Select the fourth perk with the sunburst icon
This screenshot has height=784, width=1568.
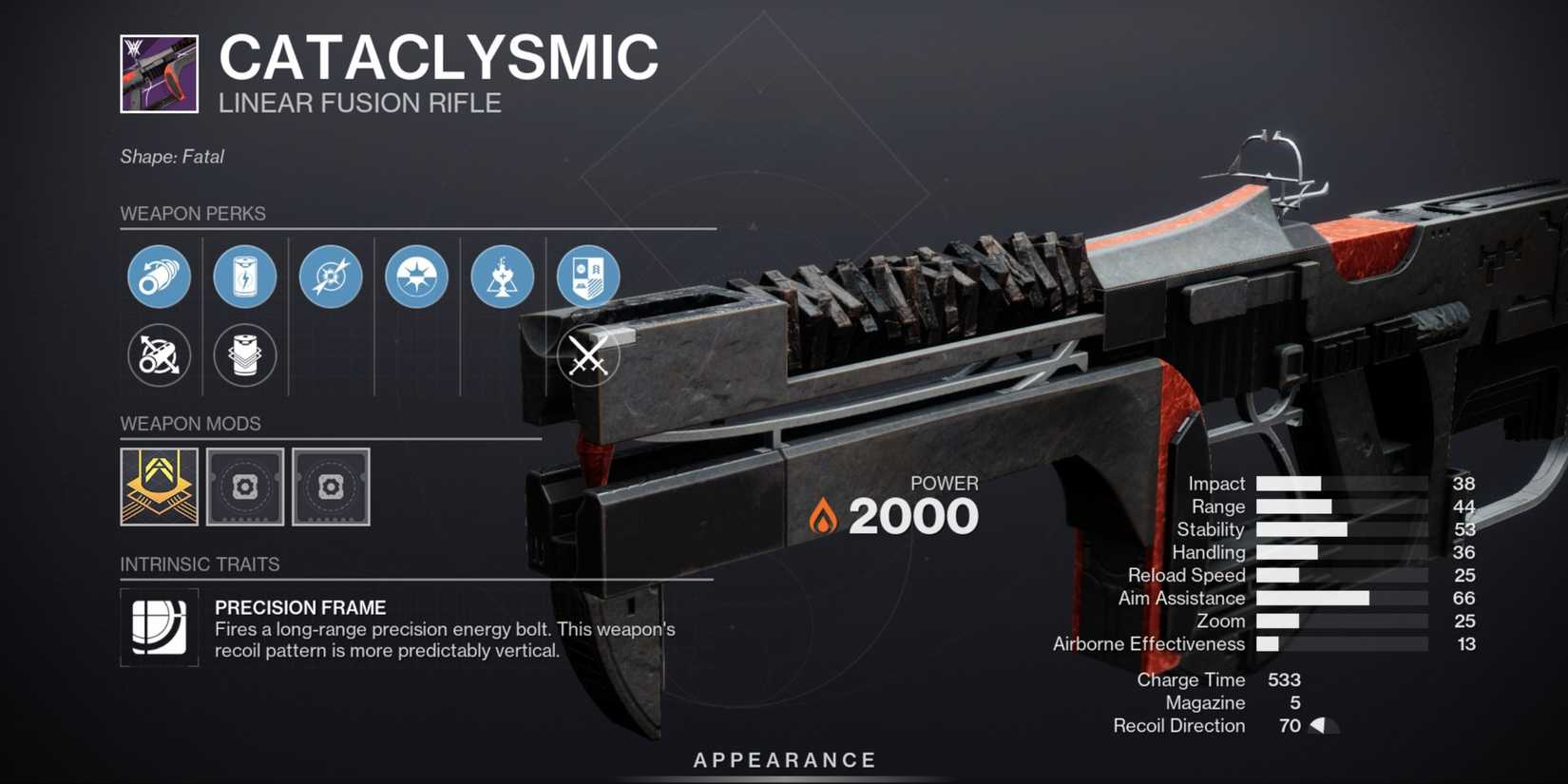click(416, 277)
